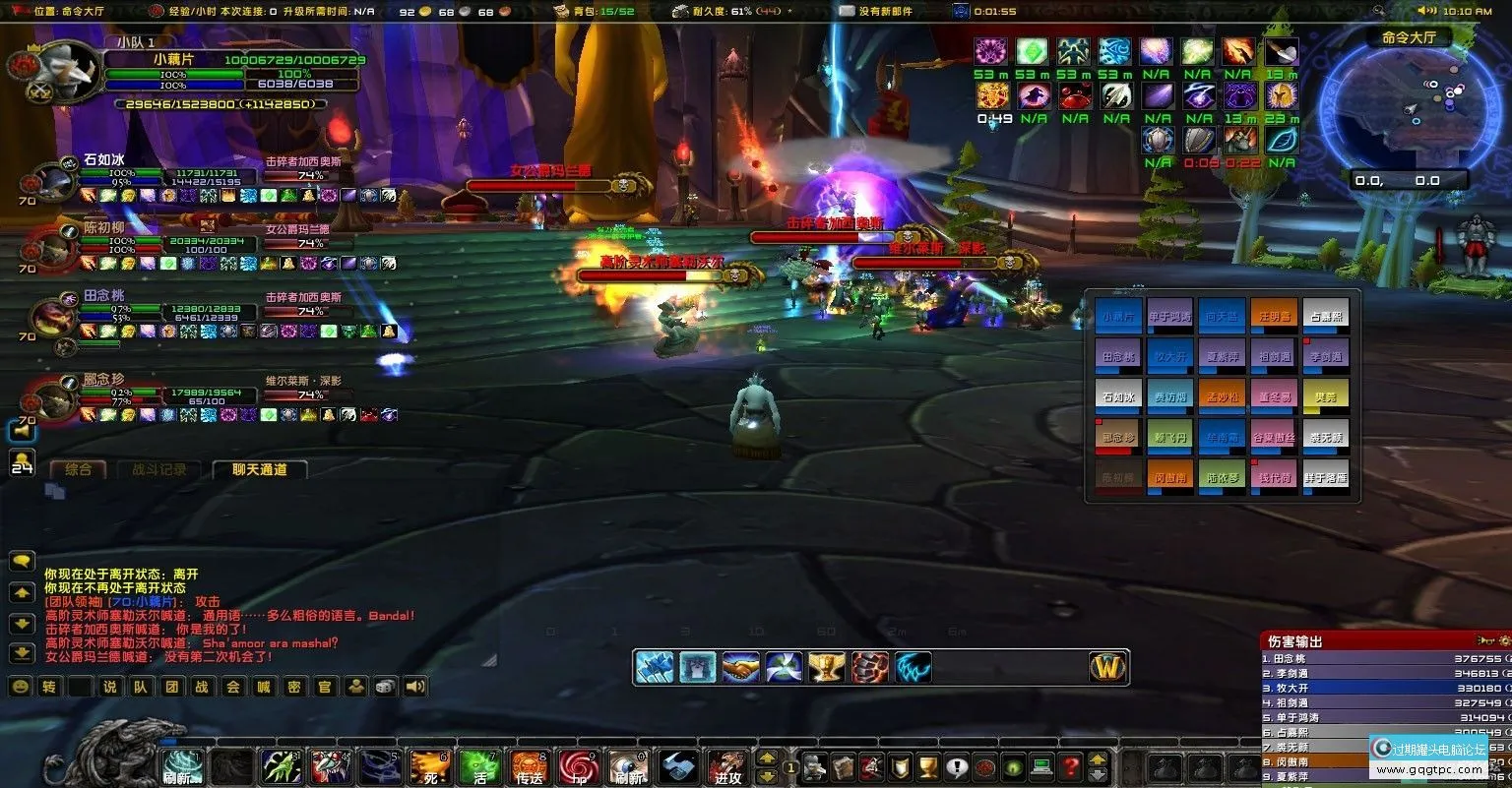
Task: Click the circular minimap
Action: pyautogui.click(x=1408, y=108)
